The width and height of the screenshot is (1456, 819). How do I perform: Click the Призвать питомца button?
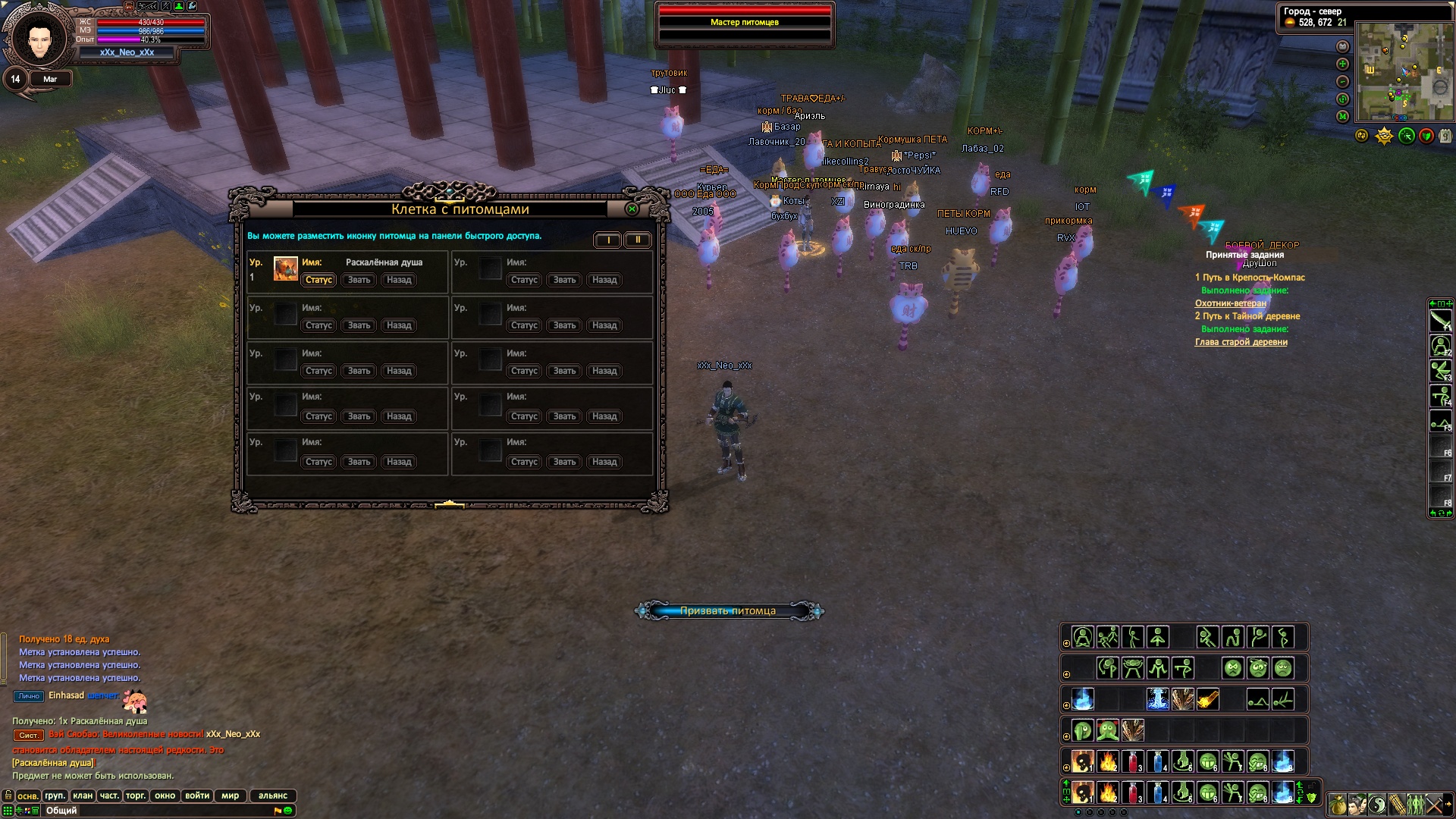coord(728,611)
